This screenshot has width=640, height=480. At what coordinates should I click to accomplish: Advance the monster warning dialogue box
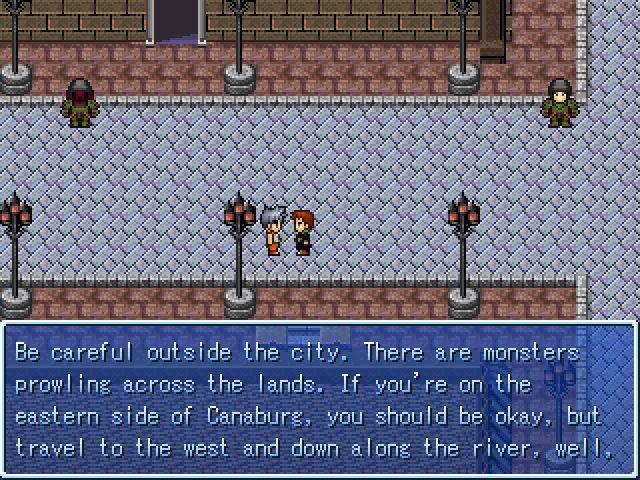[x=320, y=400]
